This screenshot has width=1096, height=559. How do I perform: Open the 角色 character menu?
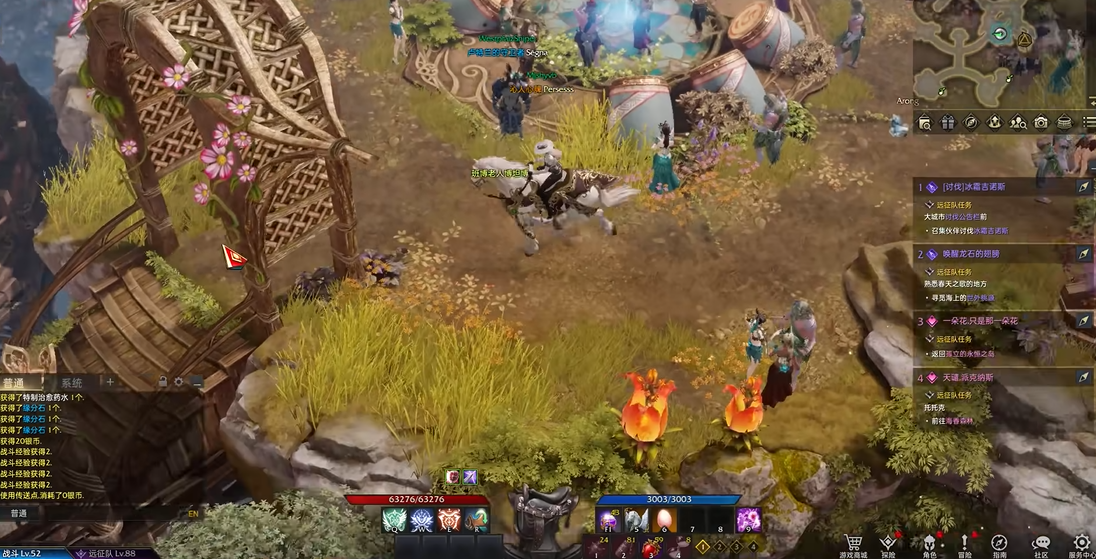point(928,543)
